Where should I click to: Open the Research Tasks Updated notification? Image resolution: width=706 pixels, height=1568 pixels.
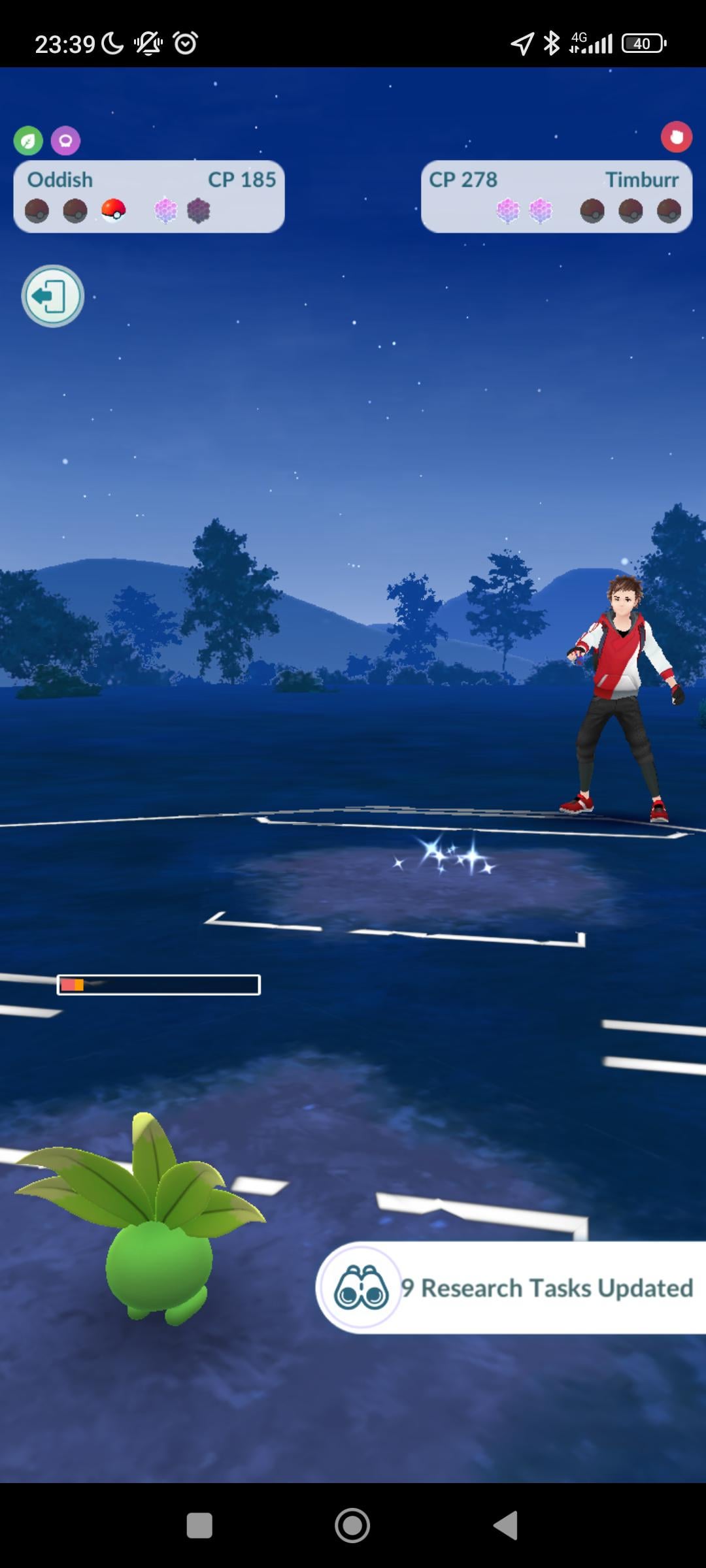(511, 1288)
